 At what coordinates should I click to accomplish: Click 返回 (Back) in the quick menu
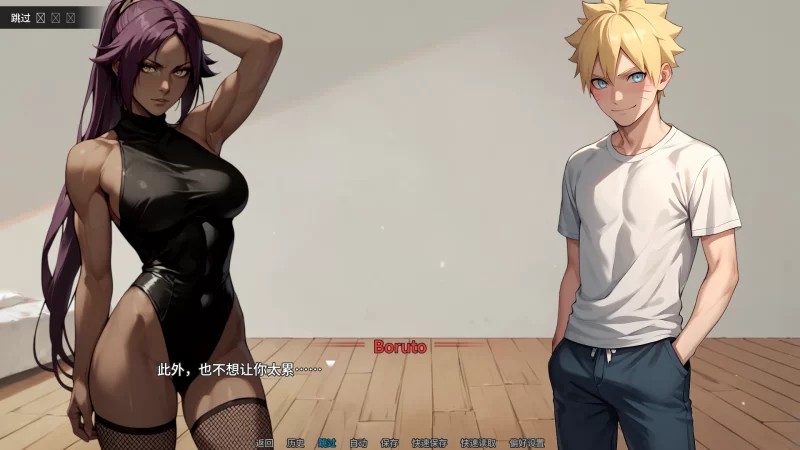(264, 442)
